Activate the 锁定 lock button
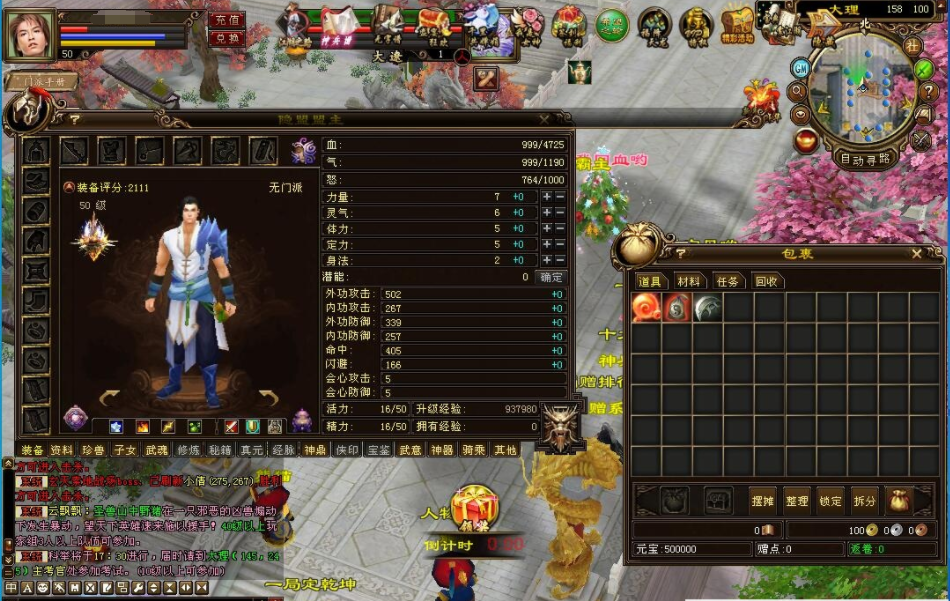Screen dimensions: 950x601 pyautogui.click(x=830, y=501)
